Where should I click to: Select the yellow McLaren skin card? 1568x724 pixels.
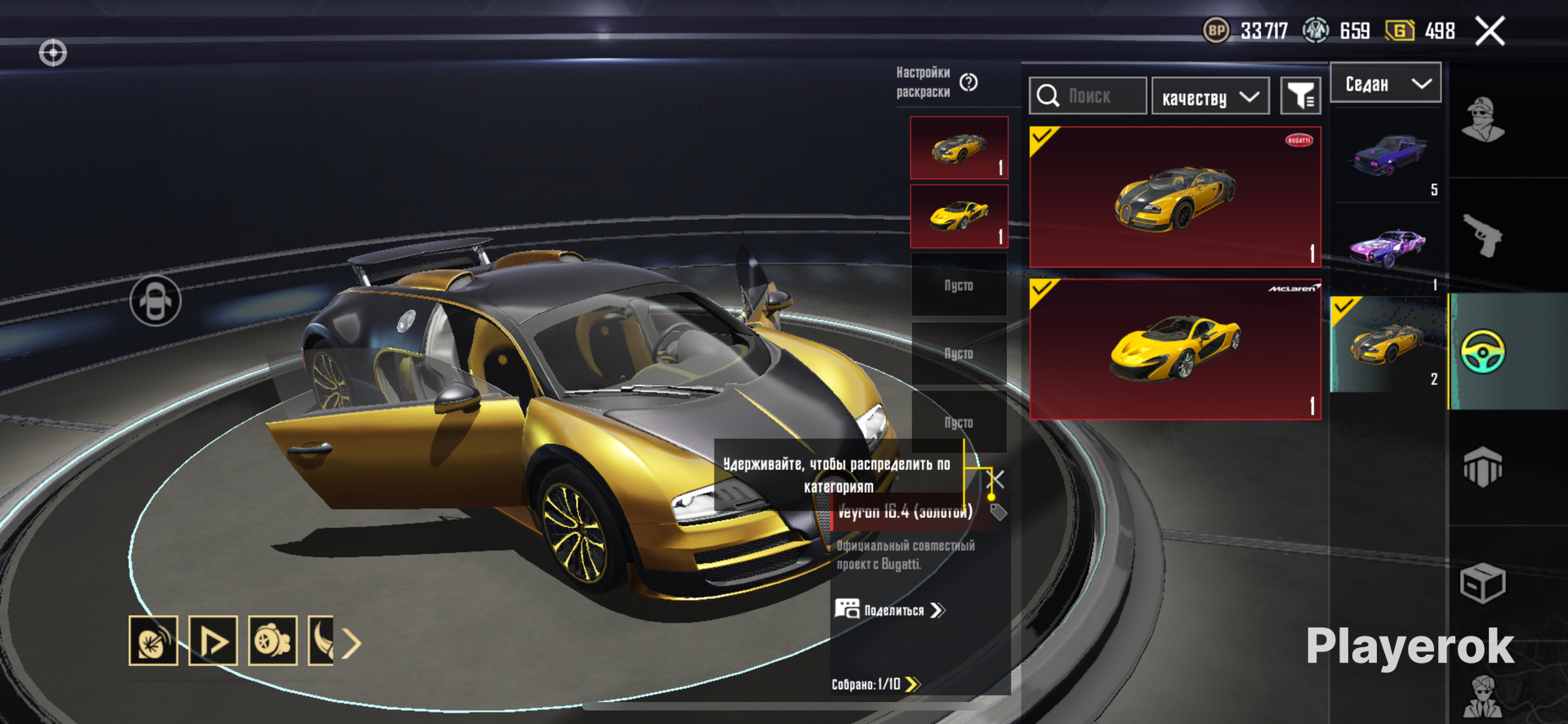tap(1174, 350)
